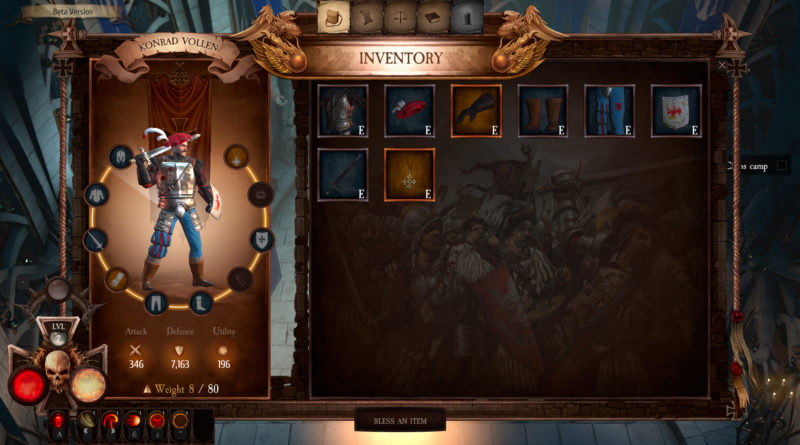Viewport: 800px width, 445px height.
Task: Choose the white shield with red emblem
Action: pos(676,110)
